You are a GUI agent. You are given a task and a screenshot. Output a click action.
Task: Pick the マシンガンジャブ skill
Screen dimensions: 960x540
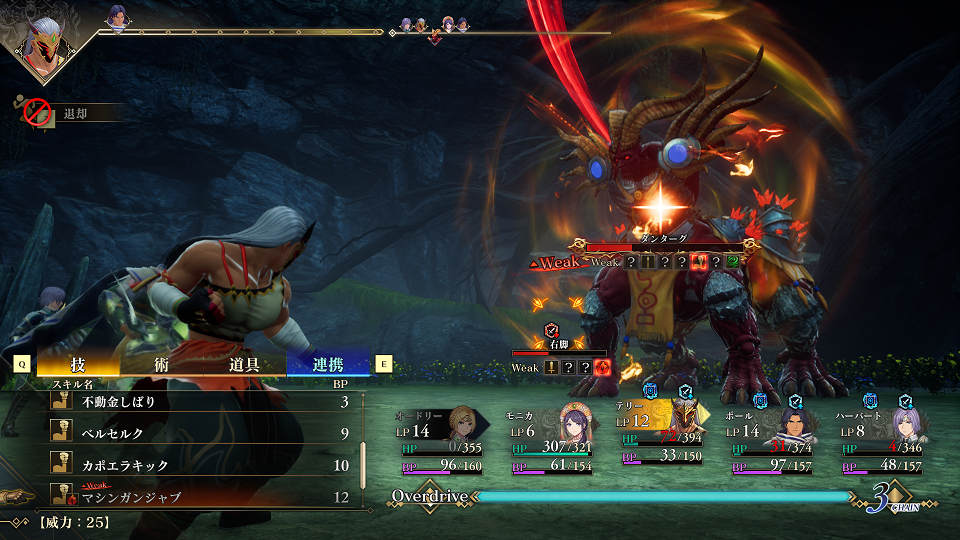[200, 497]
